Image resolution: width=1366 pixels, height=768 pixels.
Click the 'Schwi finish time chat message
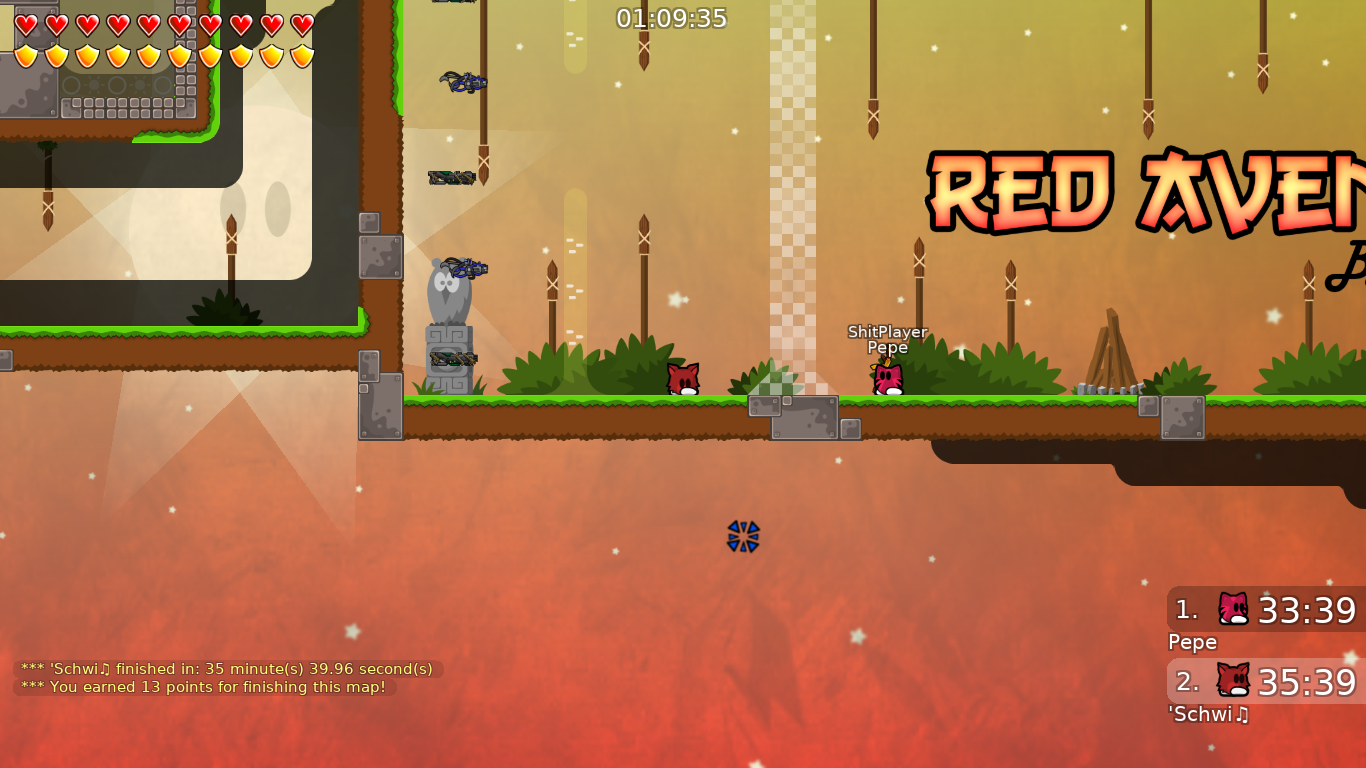(225, 668)
